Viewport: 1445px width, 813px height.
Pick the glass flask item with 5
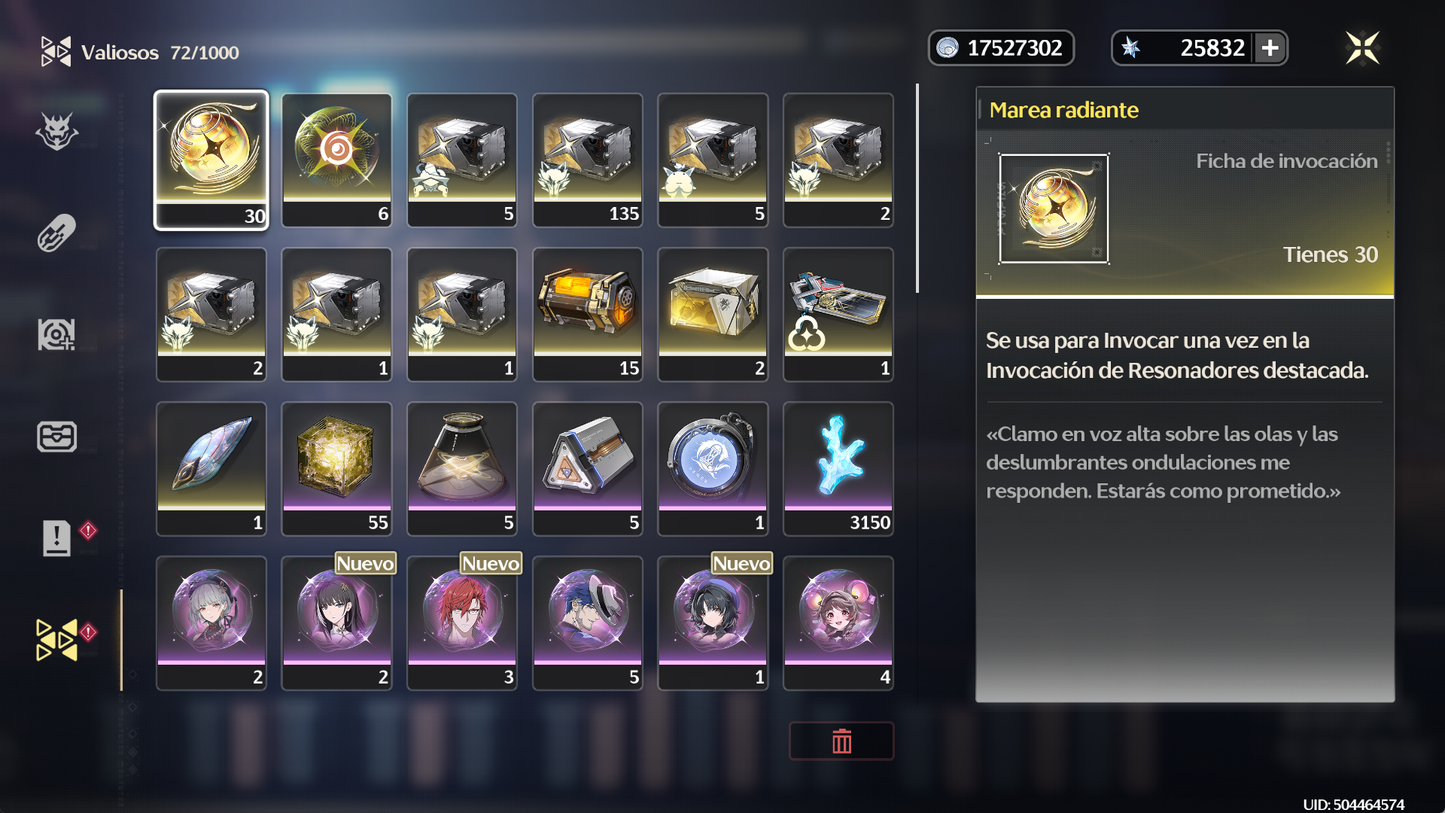pyautogui.click(x=462, y=468)
